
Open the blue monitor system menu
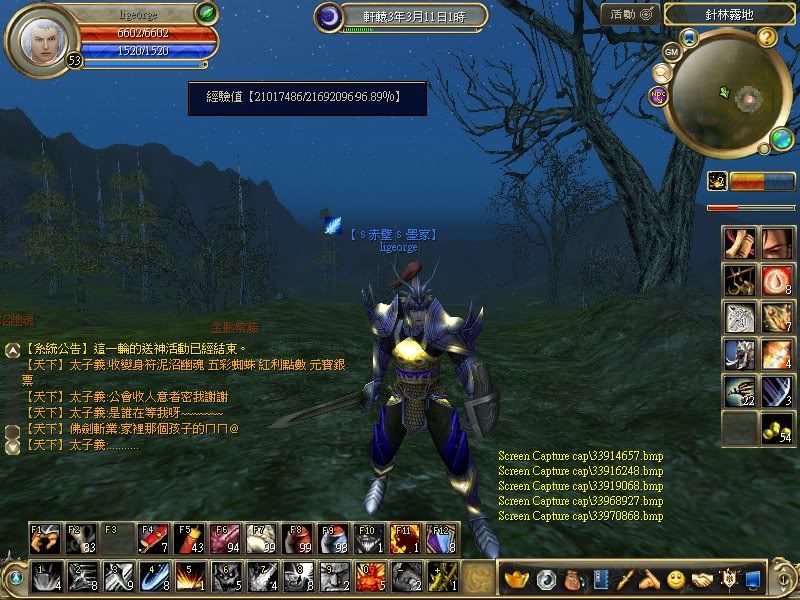tap(754, 578)
